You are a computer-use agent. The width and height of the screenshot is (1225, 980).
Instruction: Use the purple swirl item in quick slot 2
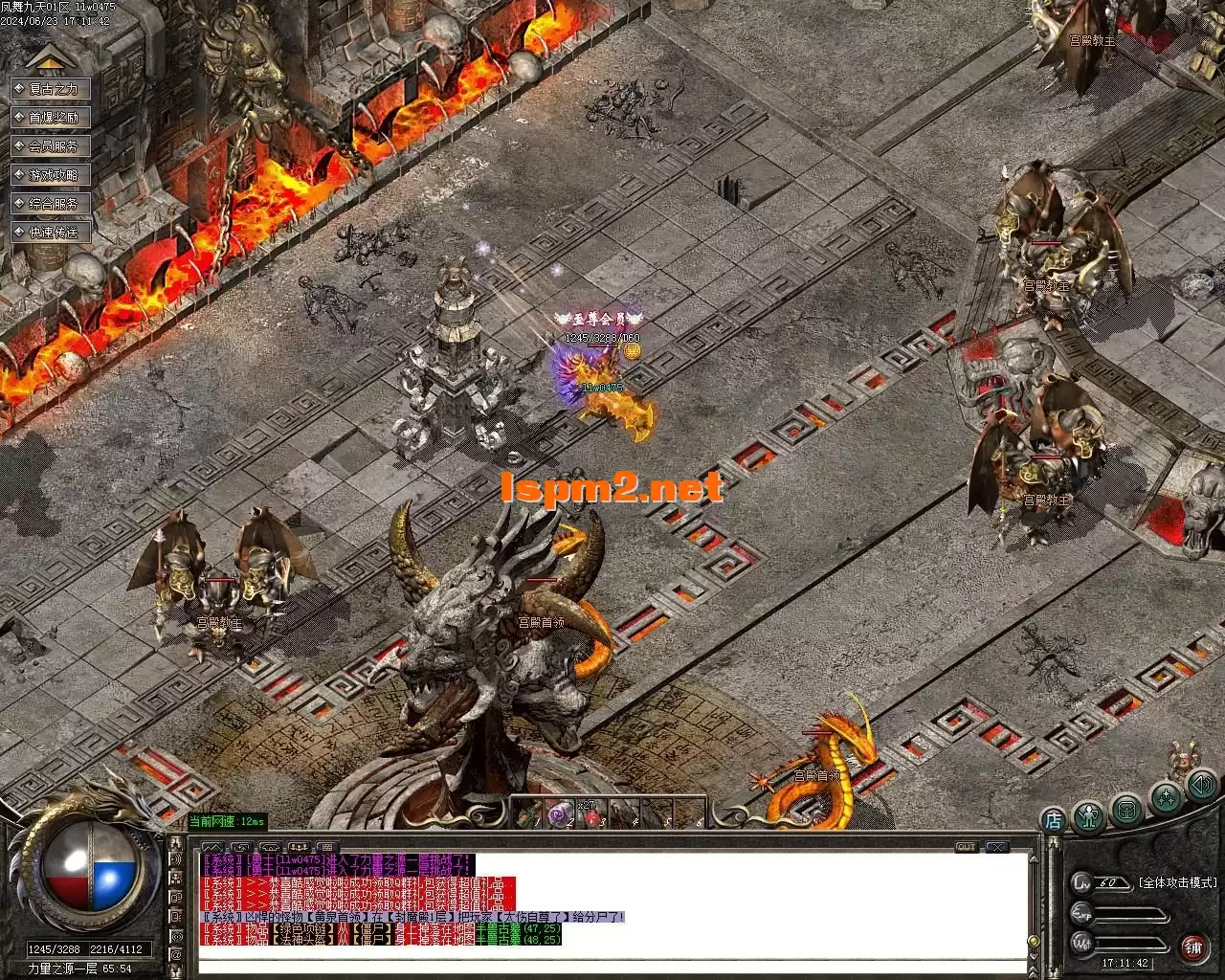558,814
